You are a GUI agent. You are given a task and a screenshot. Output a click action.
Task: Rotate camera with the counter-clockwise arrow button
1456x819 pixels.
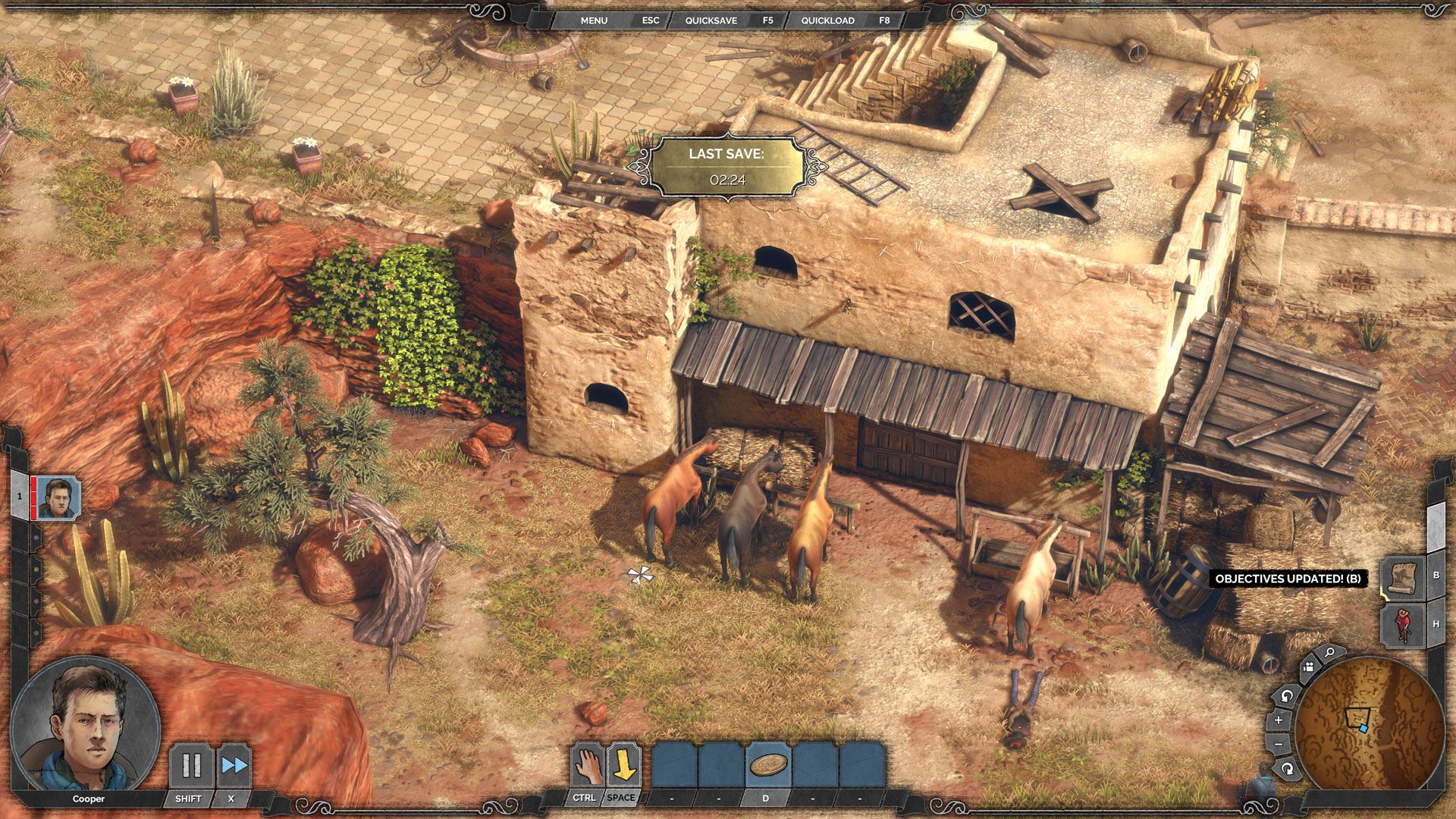tap(1286, 695)
